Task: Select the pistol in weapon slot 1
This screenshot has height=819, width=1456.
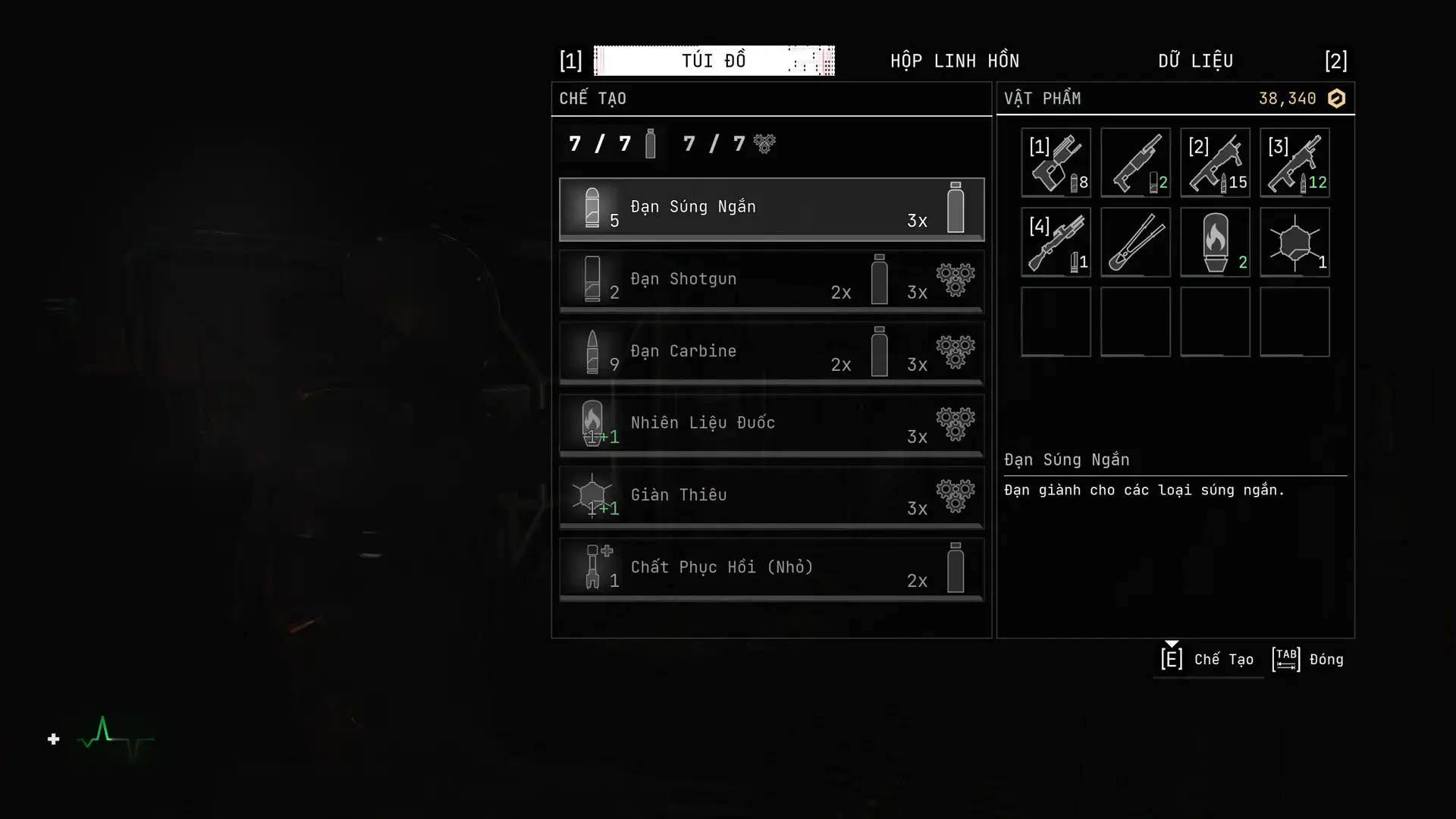Action: (x=1056, y=163)
